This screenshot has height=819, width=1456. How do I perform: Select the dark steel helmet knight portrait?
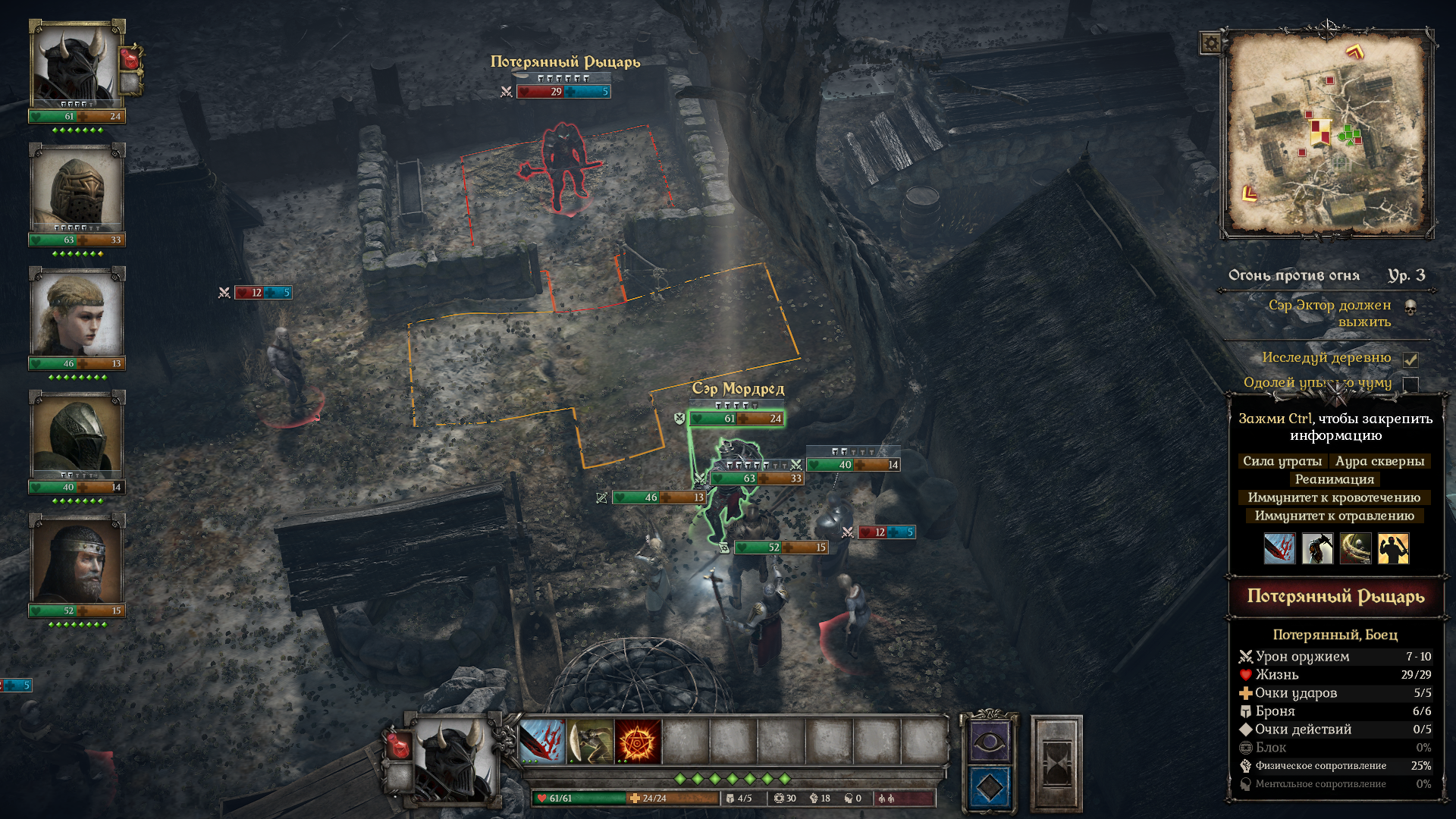pos(76,437)
